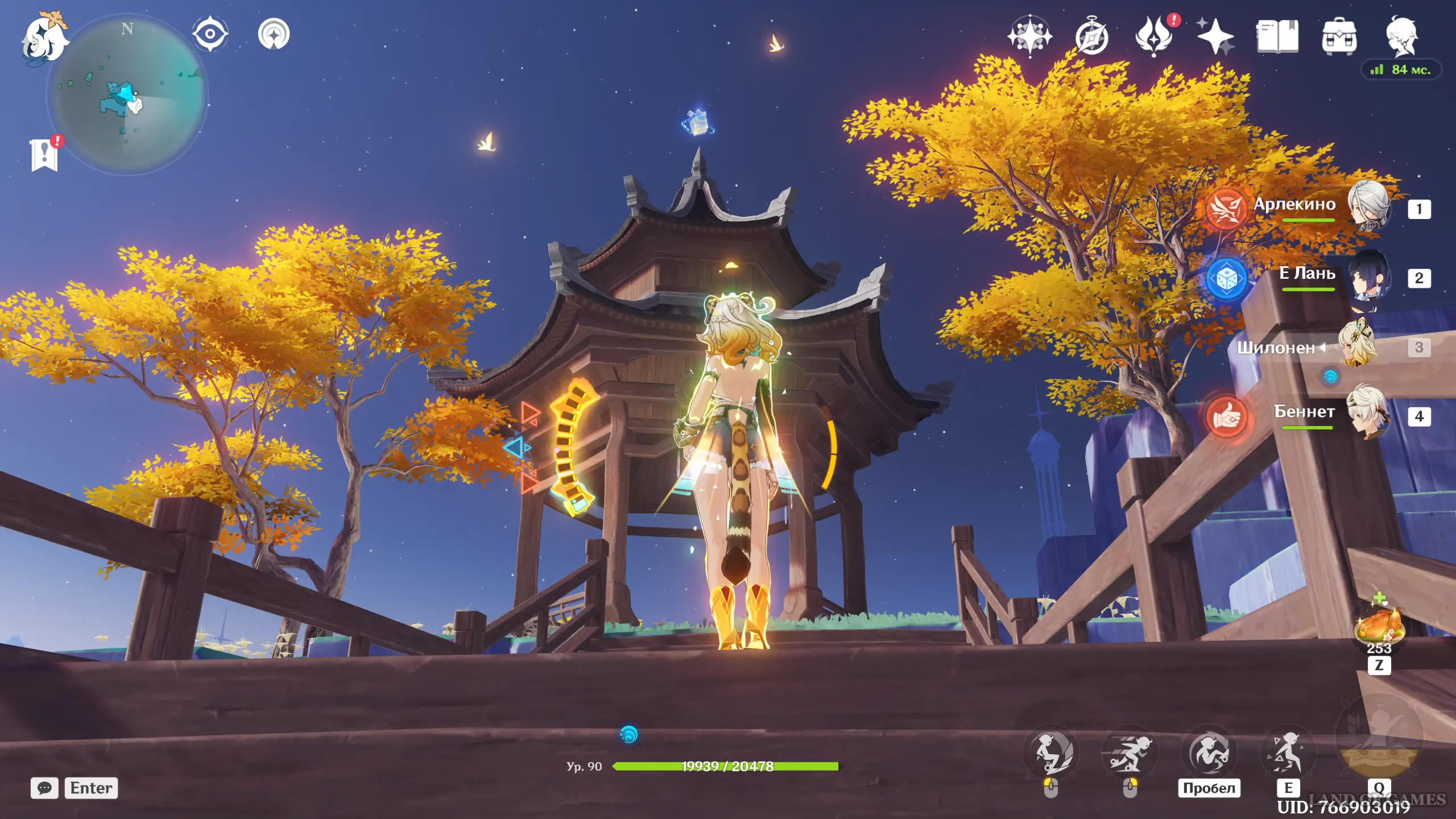
Task: Open the circular minimap
Action: click(x=127, y=94)
